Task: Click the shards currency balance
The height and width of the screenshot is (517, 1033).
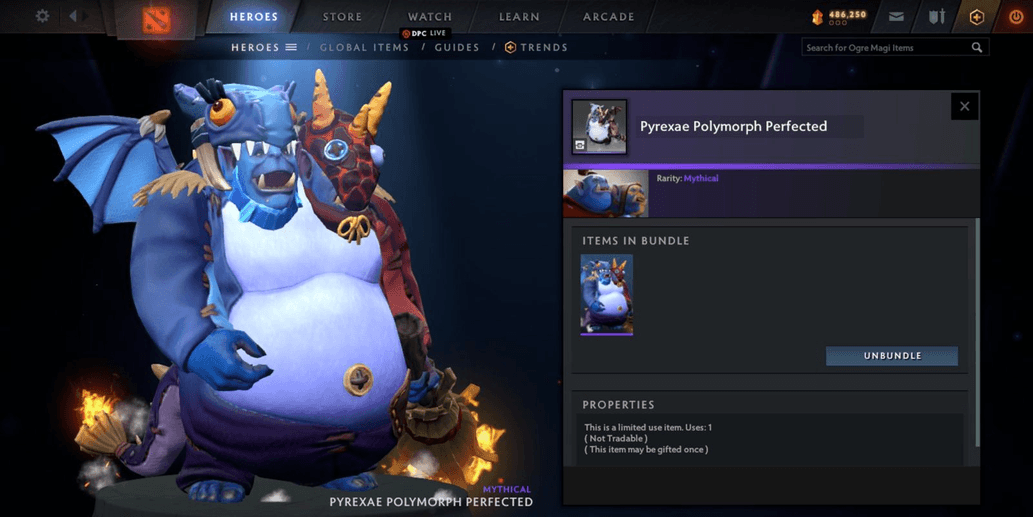Action: click(840, 16)
